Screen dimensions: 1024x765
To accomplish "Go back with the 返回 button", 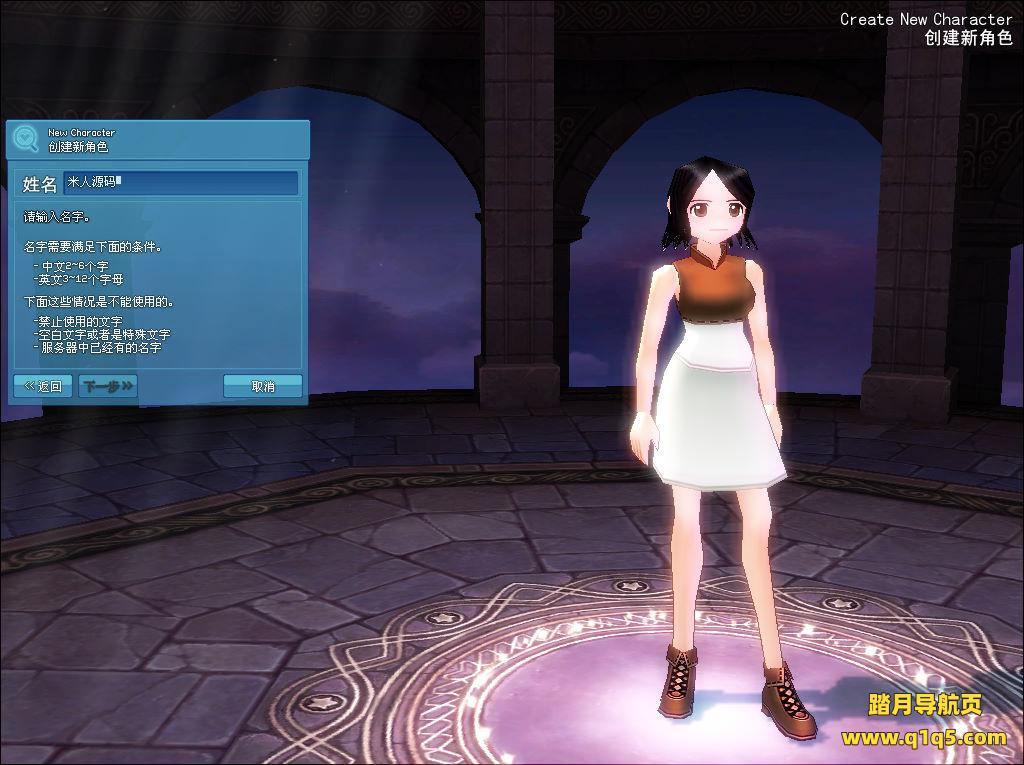I will (x=43, y=386).
